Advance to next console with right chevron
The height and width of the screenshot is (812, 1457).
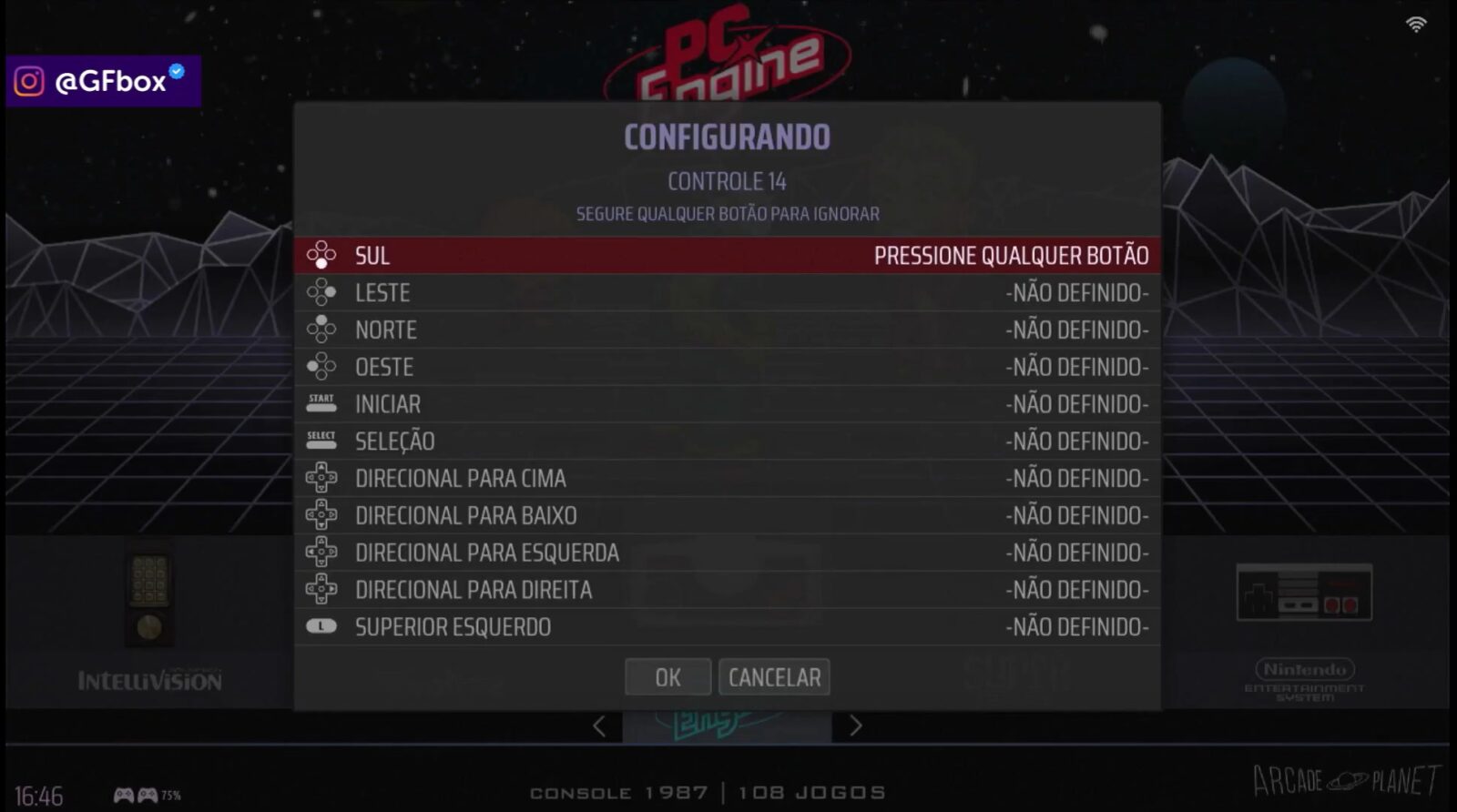tap(856, 726)
